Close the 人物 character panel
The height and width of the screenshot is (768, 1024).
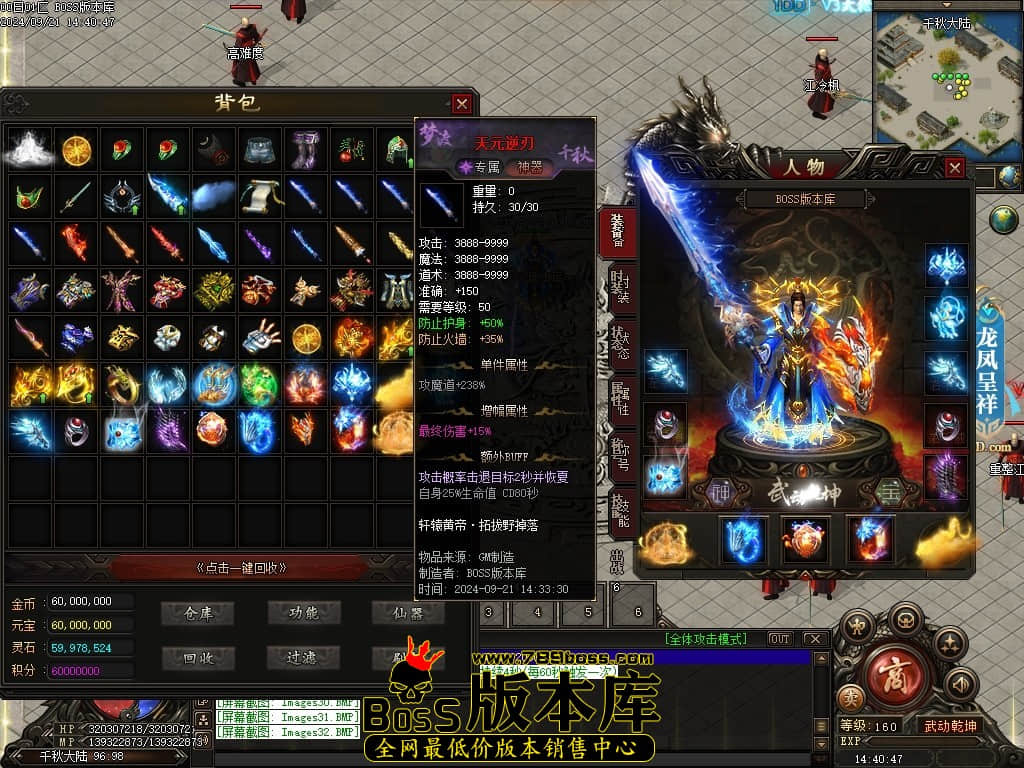point(955,167)
